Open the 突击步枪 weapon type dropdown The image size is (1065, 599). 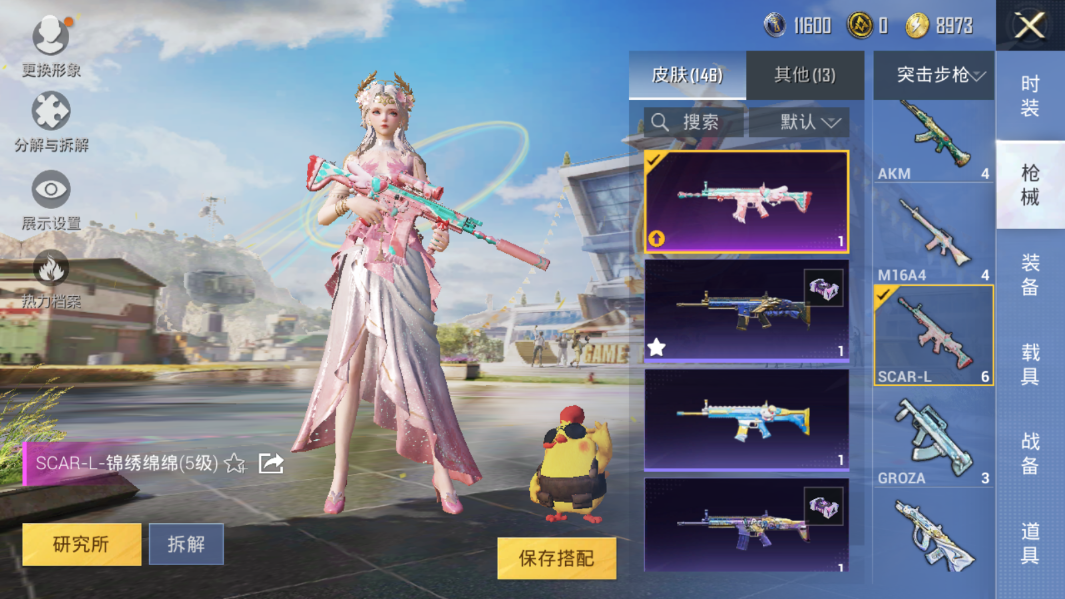pos(933,75)
